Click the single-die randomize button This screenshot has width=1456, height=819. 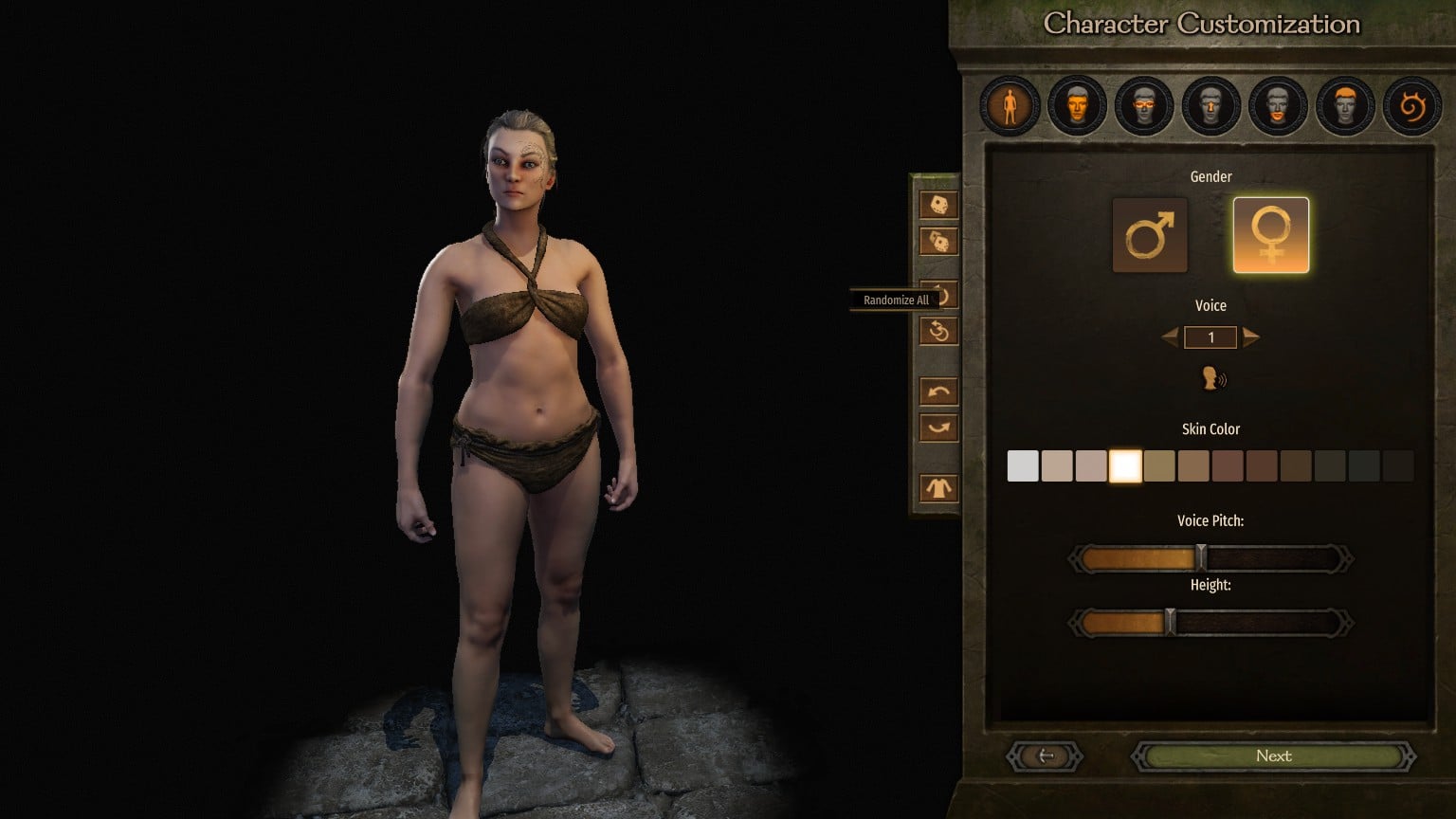tap(938, 205)
